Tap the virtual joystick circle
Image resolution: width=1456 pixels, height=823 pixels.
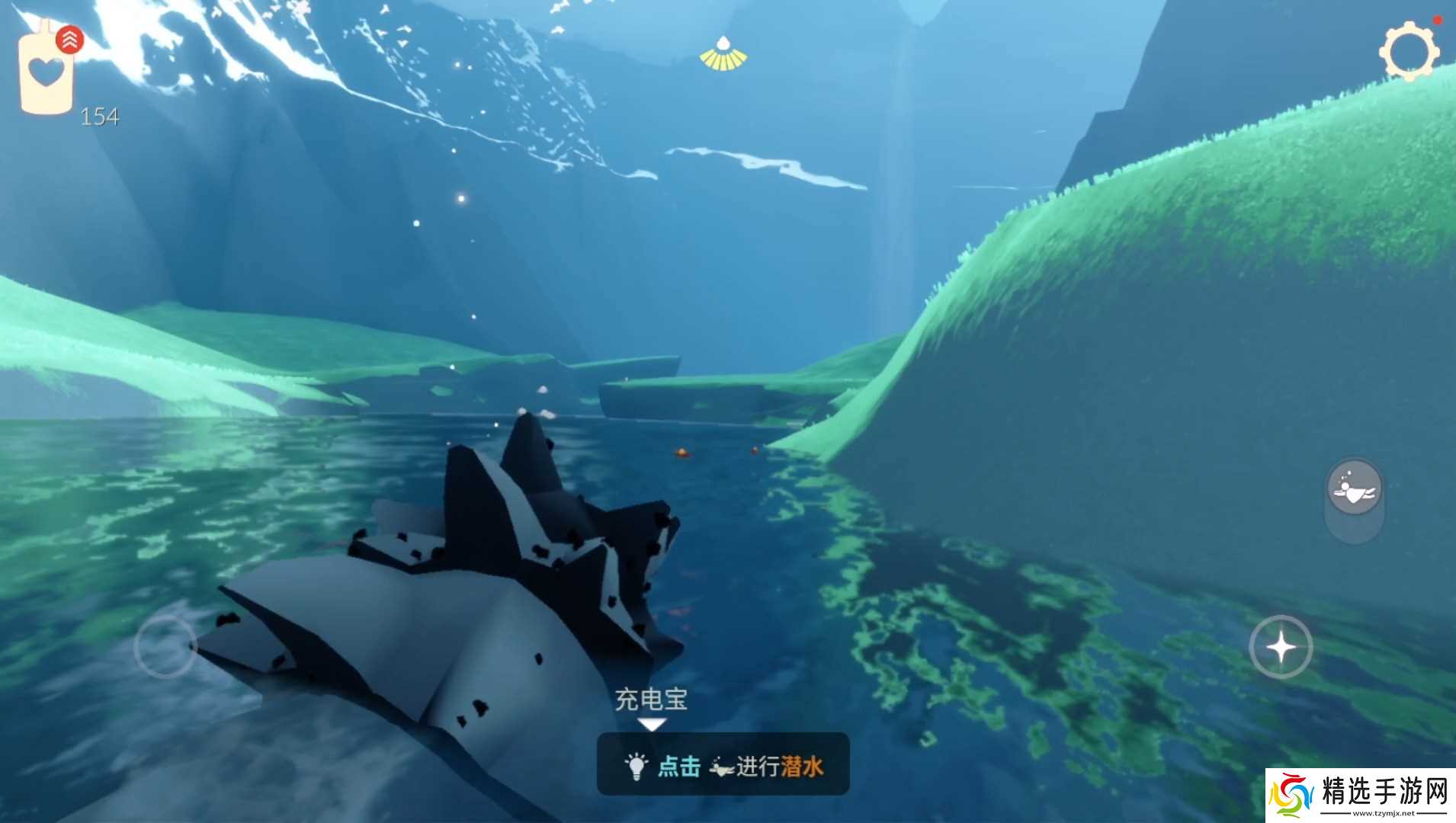(x=165, y=647)
